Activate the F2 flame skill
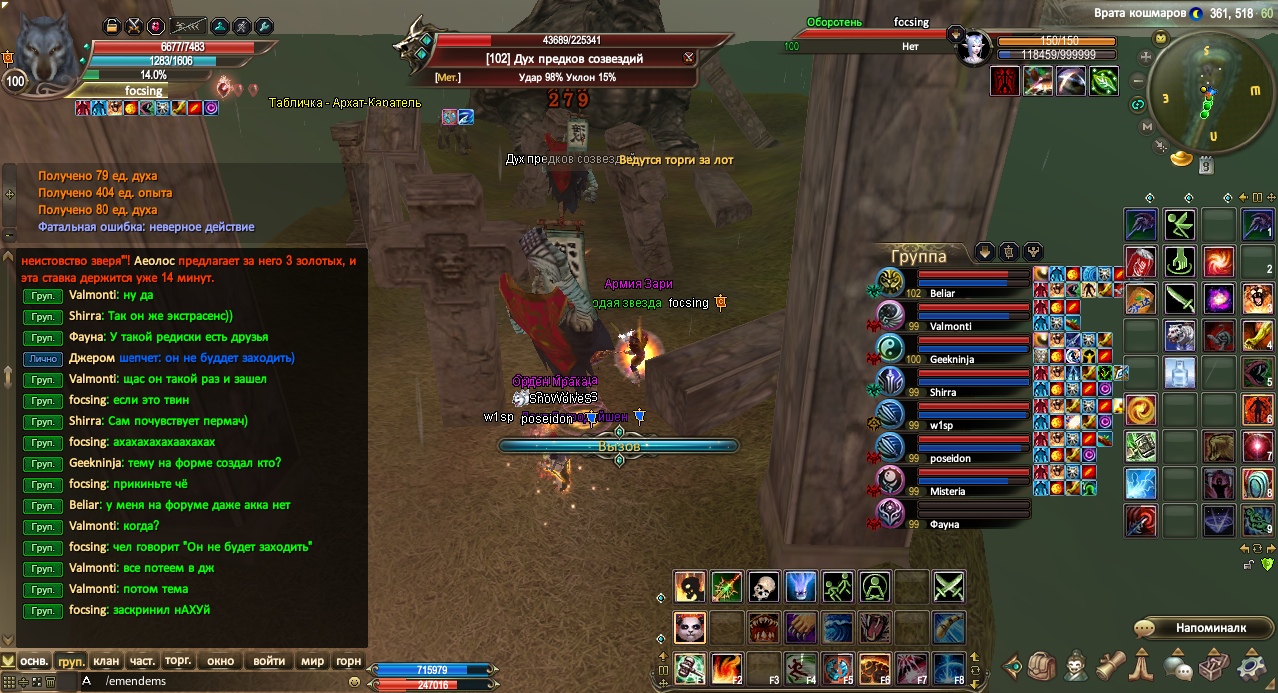This screenshot has width=1278, height=693. click(727, 667)
